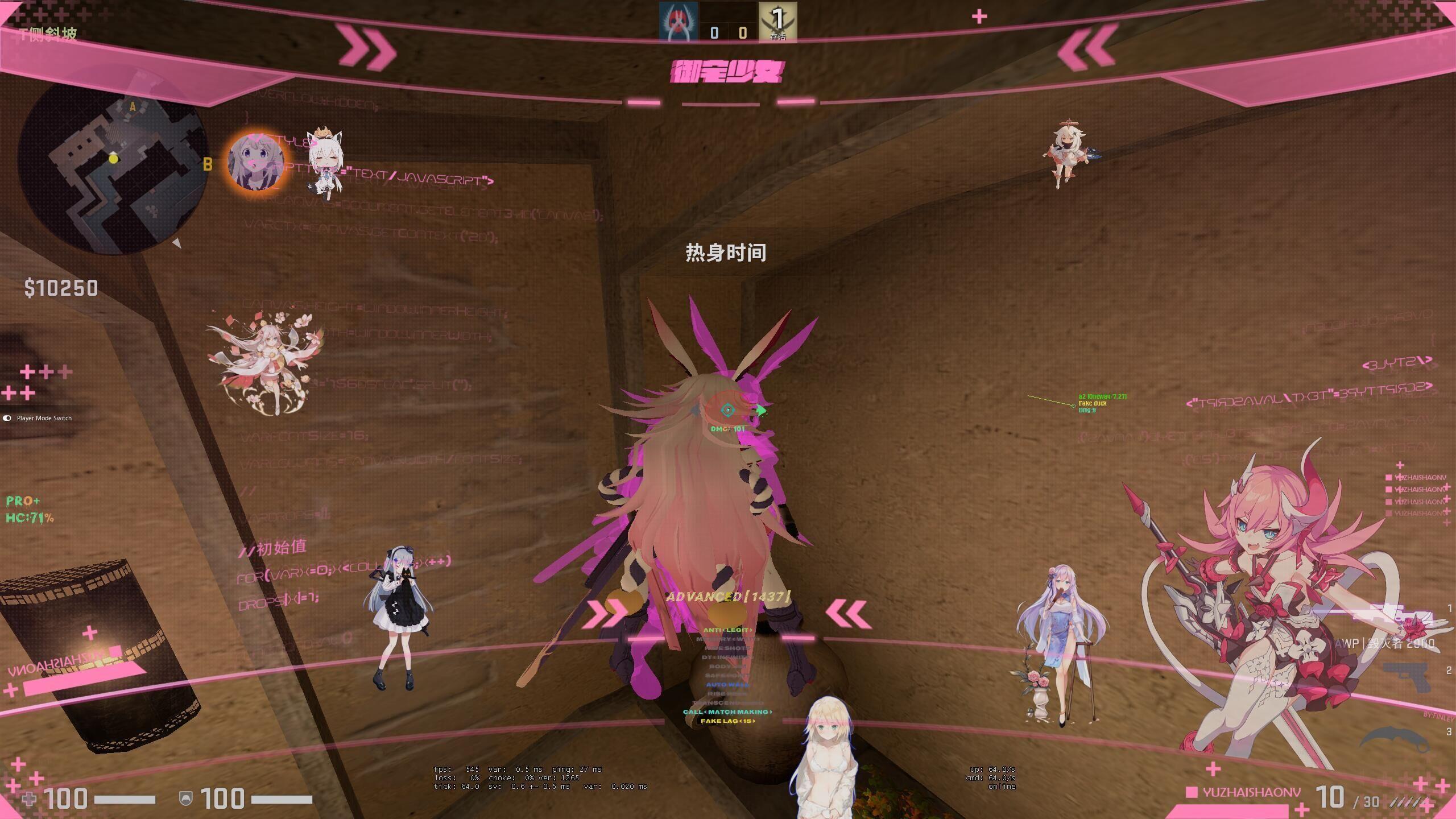The height and width of the screenshot is (819, 1456).
Task: Expand ANTI <LEGIT> mode selector
Action: [x=728, y=630]
